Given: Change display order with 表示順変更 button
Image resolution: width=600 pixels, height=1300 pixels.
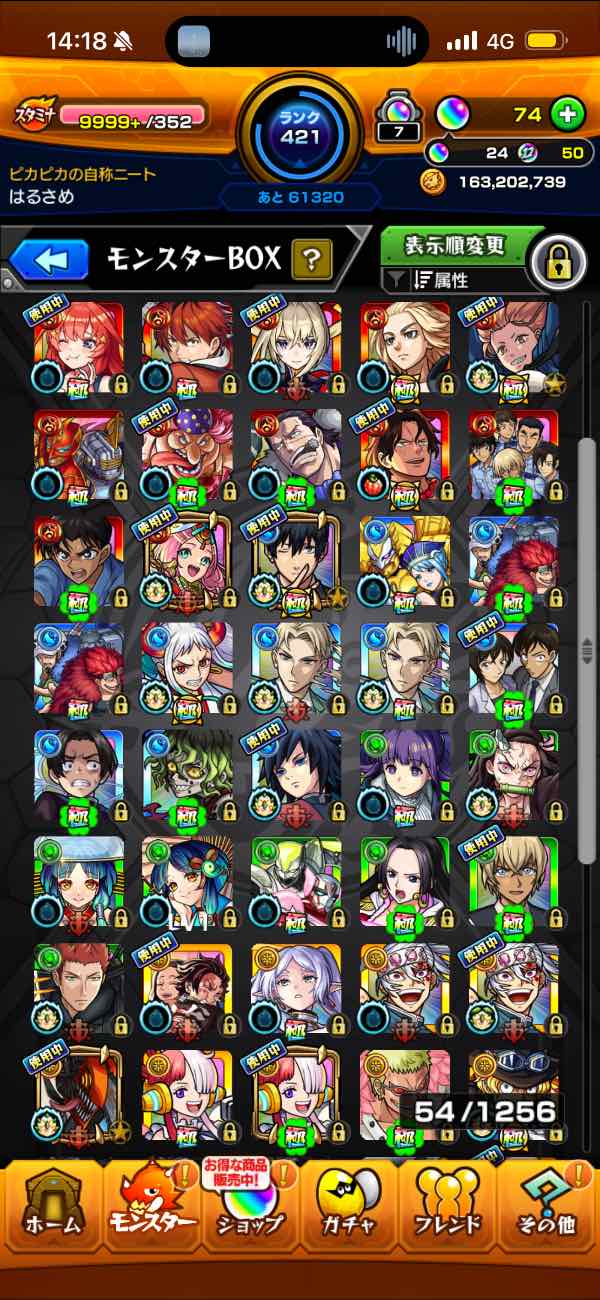Looking at the screenshot, I should tap(455, 246).
